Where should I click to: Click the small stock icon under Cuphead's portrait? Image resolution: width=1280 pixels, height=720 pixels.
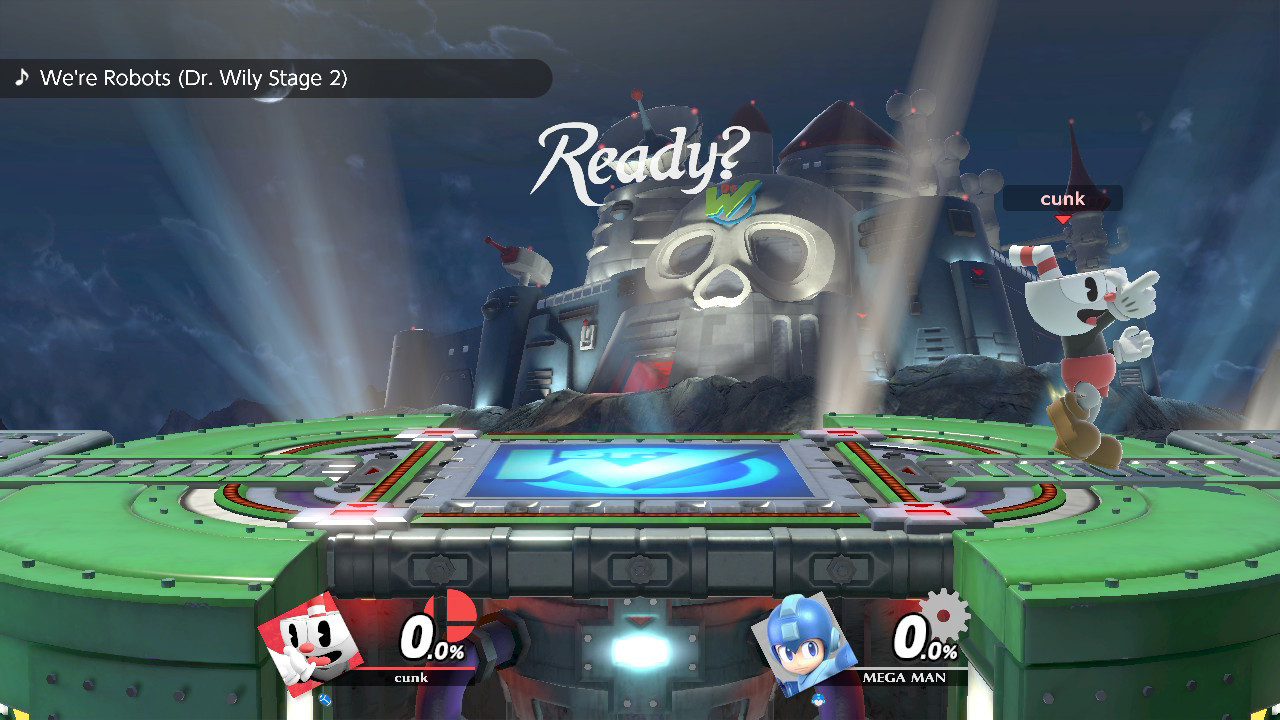(325, 698)
